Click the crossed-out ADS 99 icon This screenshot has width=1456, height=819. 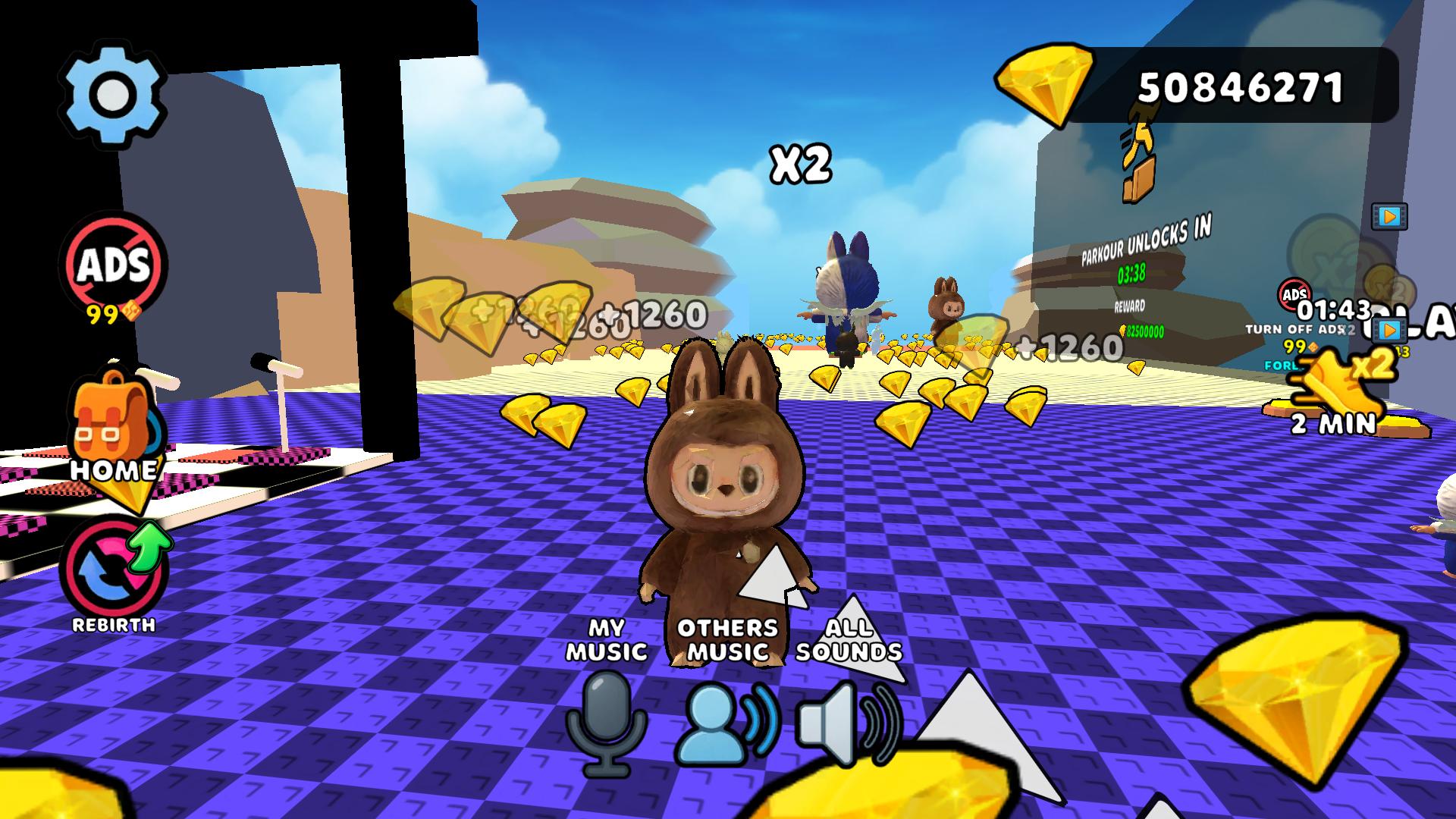(x=112, y=267)
